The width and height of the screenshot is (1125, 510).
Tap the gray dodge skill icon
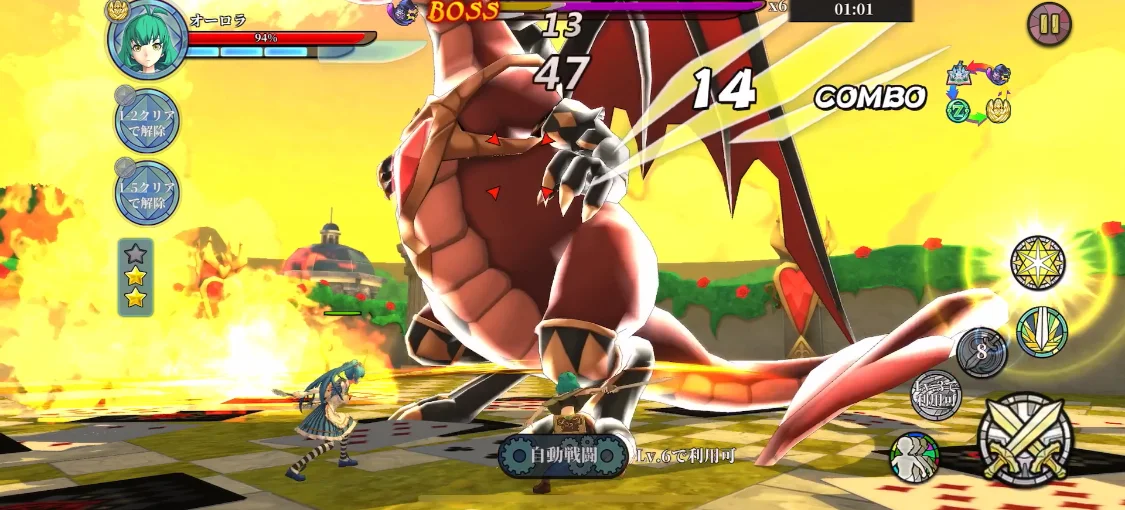click(936, 395)
